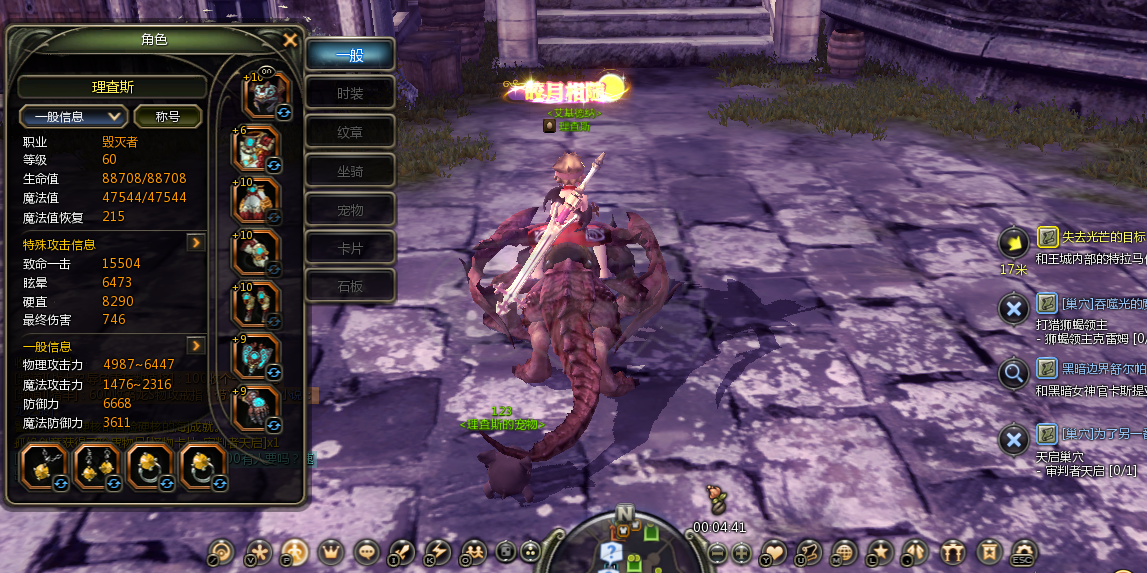The width and height of the screenshot is (1147, 573).
Task: Click the ESC system menu icon
Action: point(1023,551)
